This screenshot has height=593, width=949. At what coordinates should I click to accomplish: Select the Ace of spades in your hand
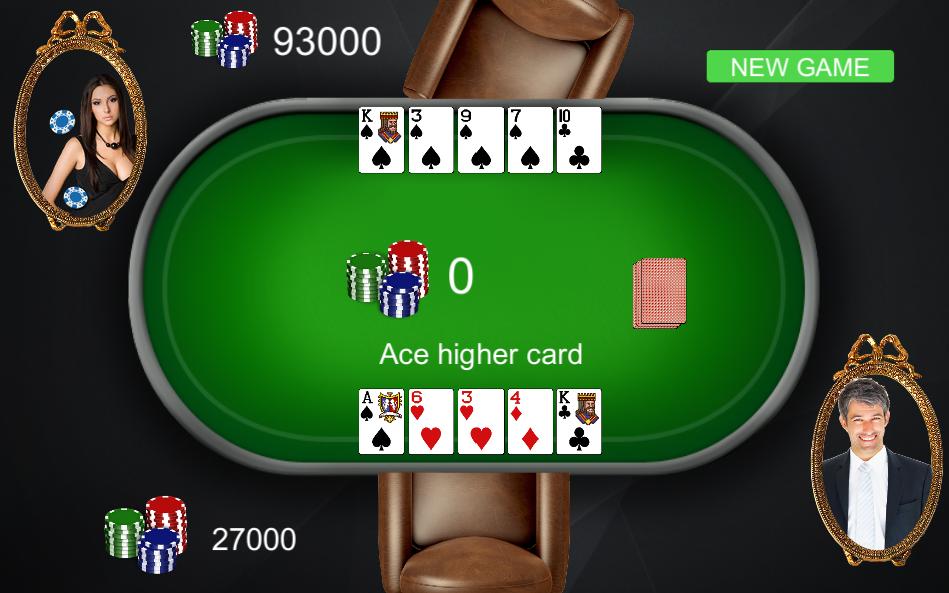pos(381,421)
